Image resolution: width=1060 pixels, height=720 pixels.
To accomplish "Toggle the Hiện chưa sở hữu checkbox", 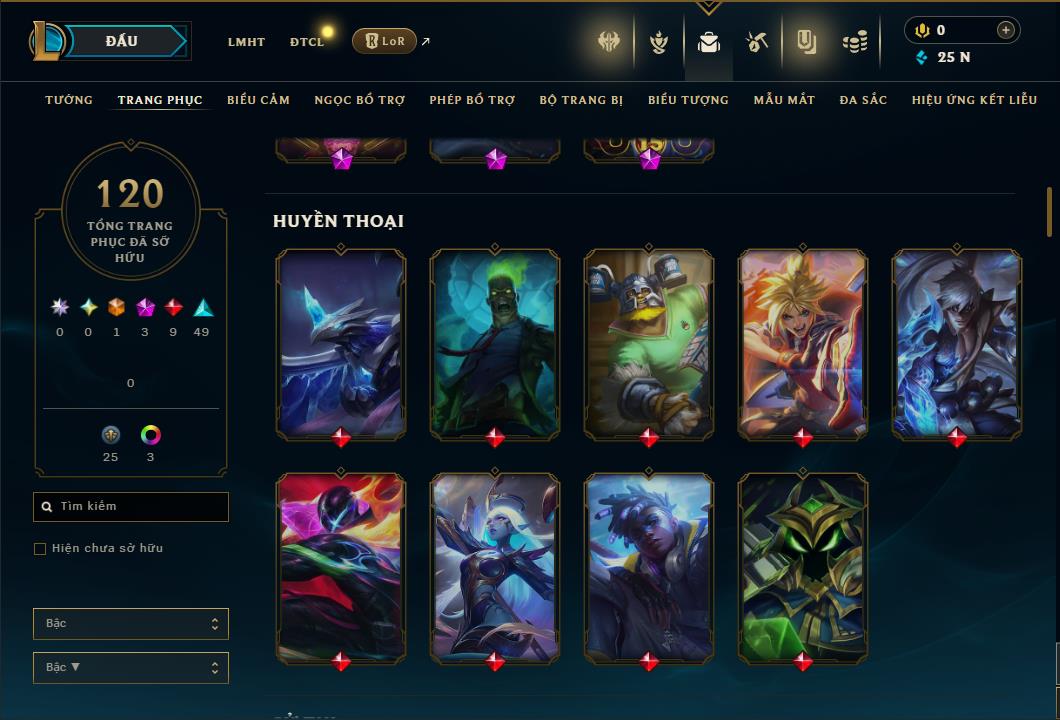I will 40,549.
